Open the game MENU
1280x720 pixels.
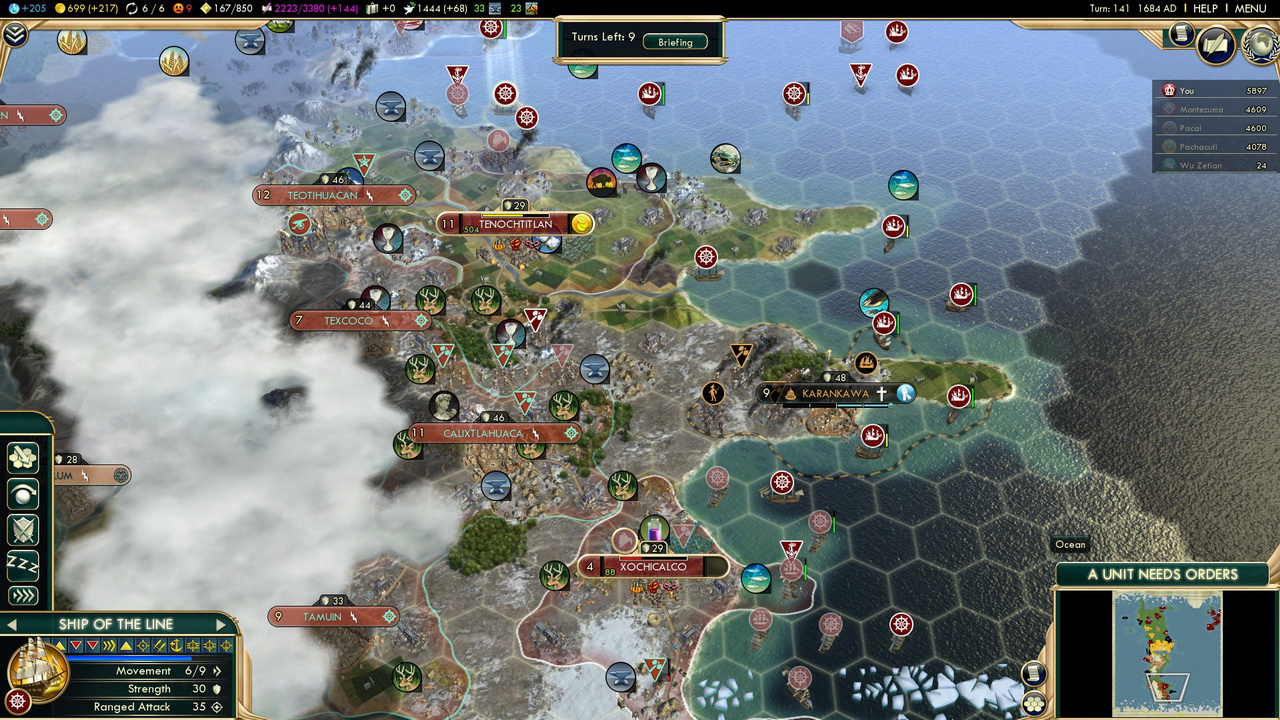(x=1250, y=8)
